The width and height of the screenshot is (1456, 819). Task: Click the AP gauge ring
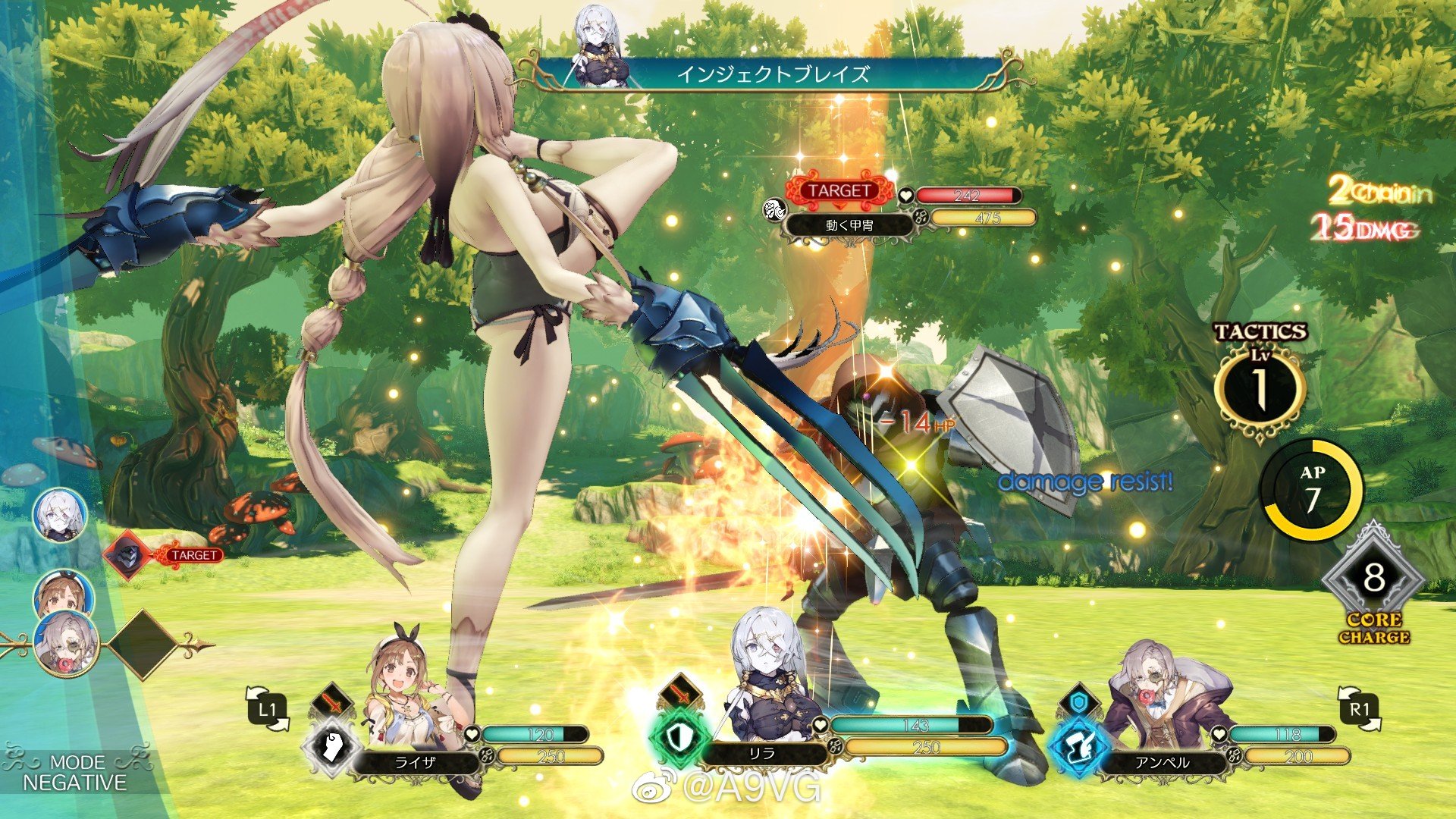(x=1312, y=491)
